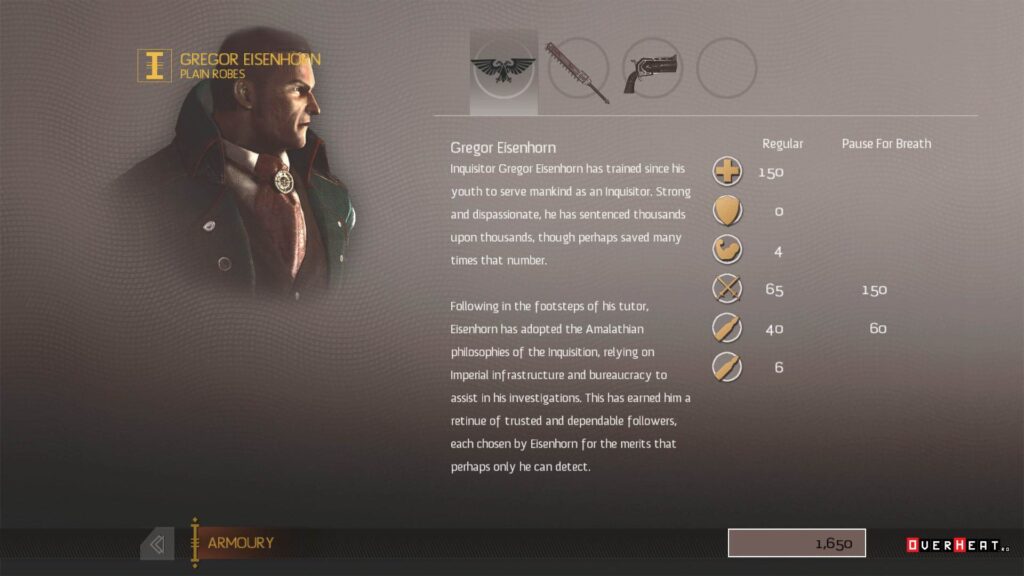Click the flexed arm strength icon

click(727, 249)
